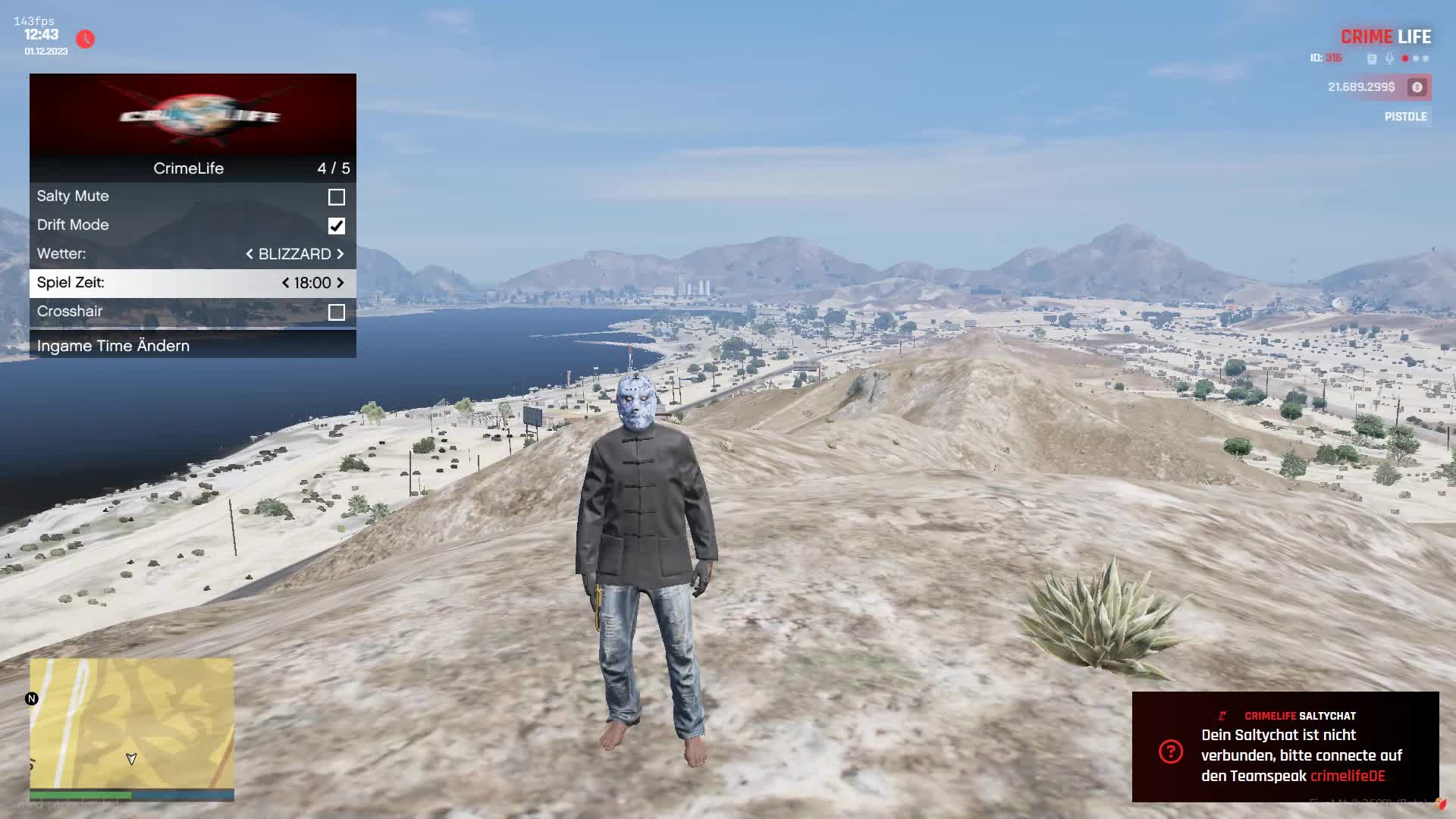Switch Wetter to the next weather option
The width and height of the screenshot is (1456, 819).
click(340, 254)
